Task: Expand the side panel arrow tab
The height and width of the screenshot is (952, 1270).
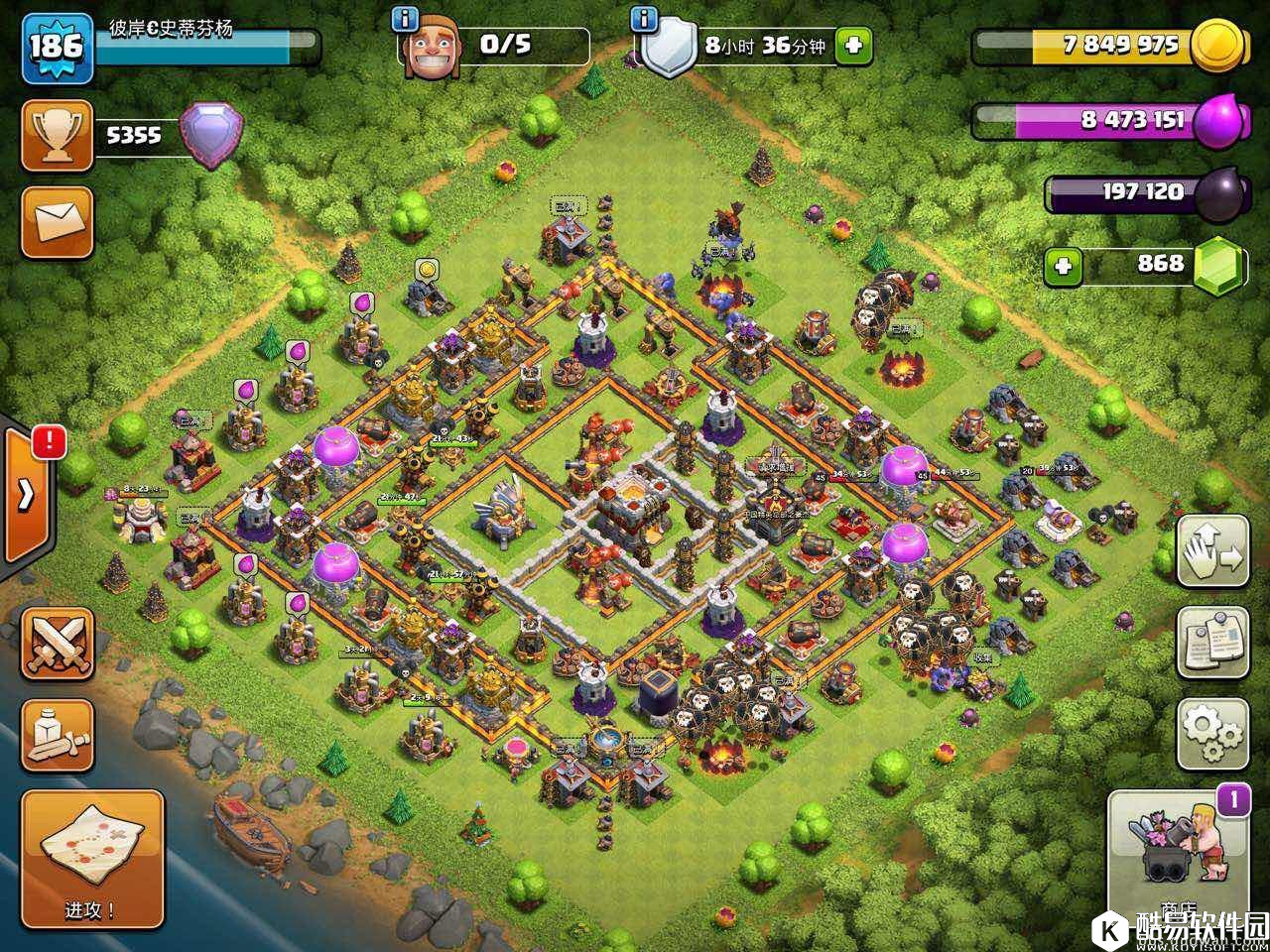Action: tap(28, 494)
